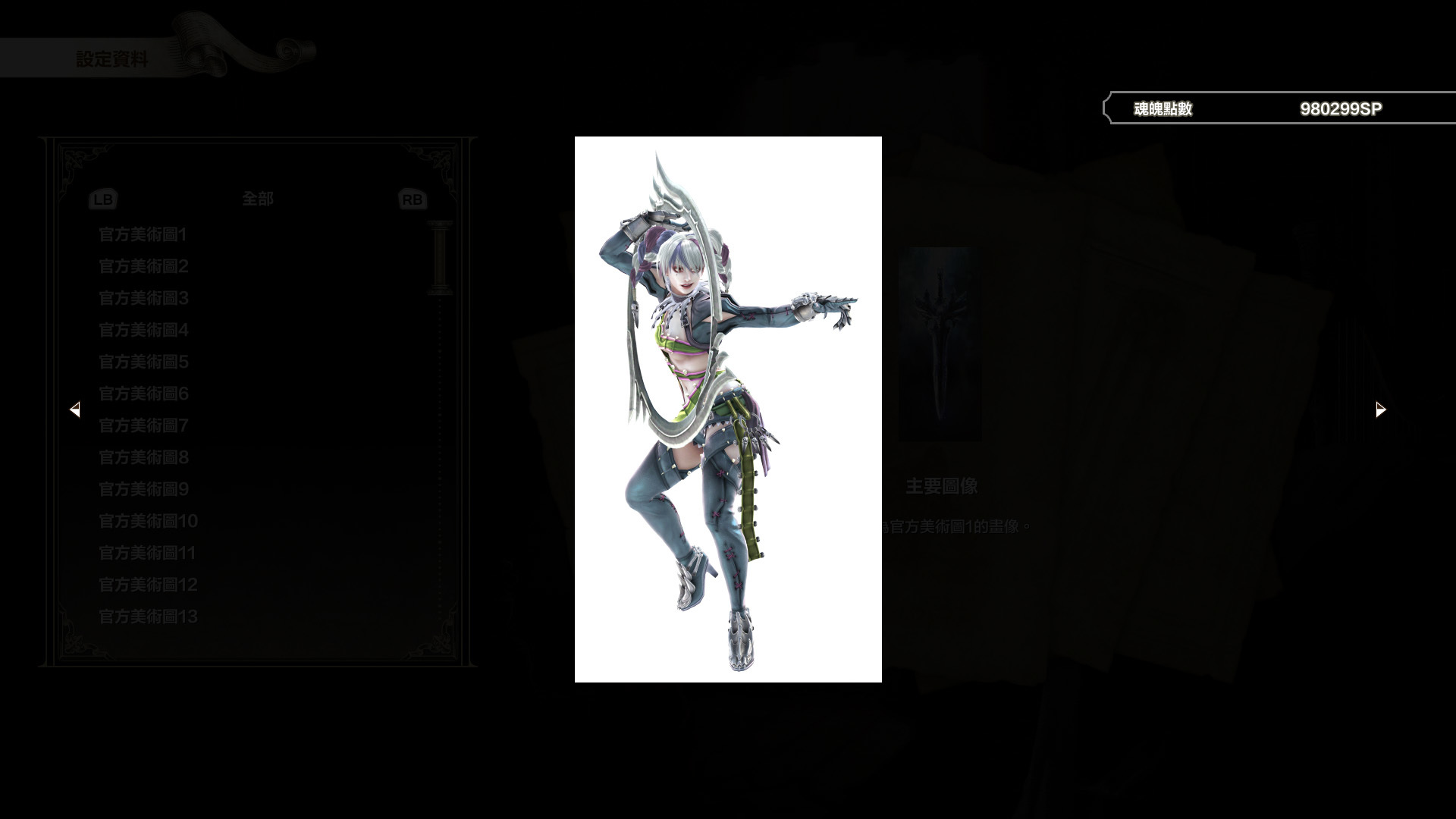Image resolution: width=1456 pixels, height=819 pixels.
Task: Select 官方美術圖2 in the gallery list
Action: pyautogui.click(x=143, y=267)
